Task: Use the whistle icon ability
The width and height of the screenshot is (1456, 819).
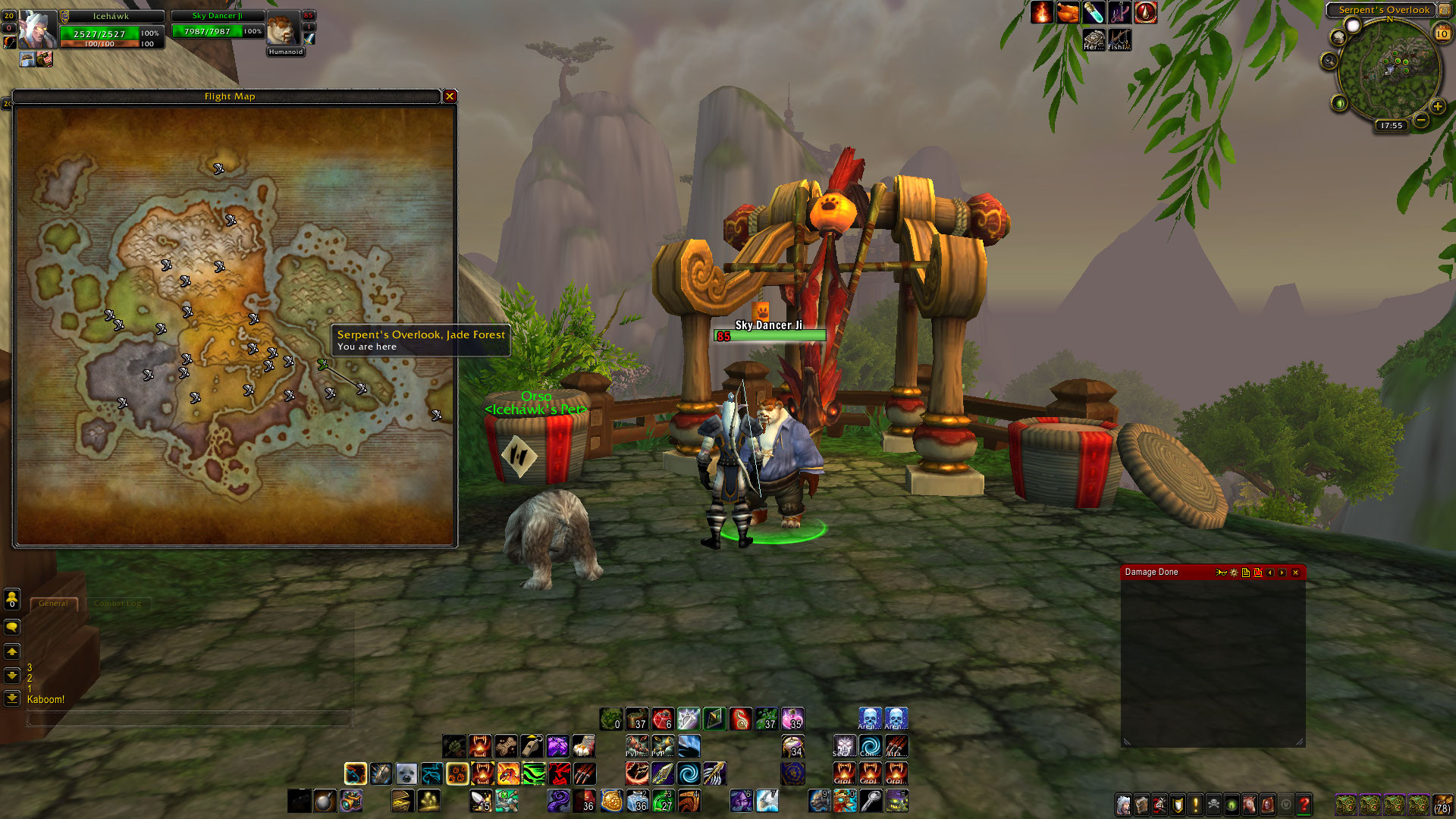Action: click(x=532, y=746)
